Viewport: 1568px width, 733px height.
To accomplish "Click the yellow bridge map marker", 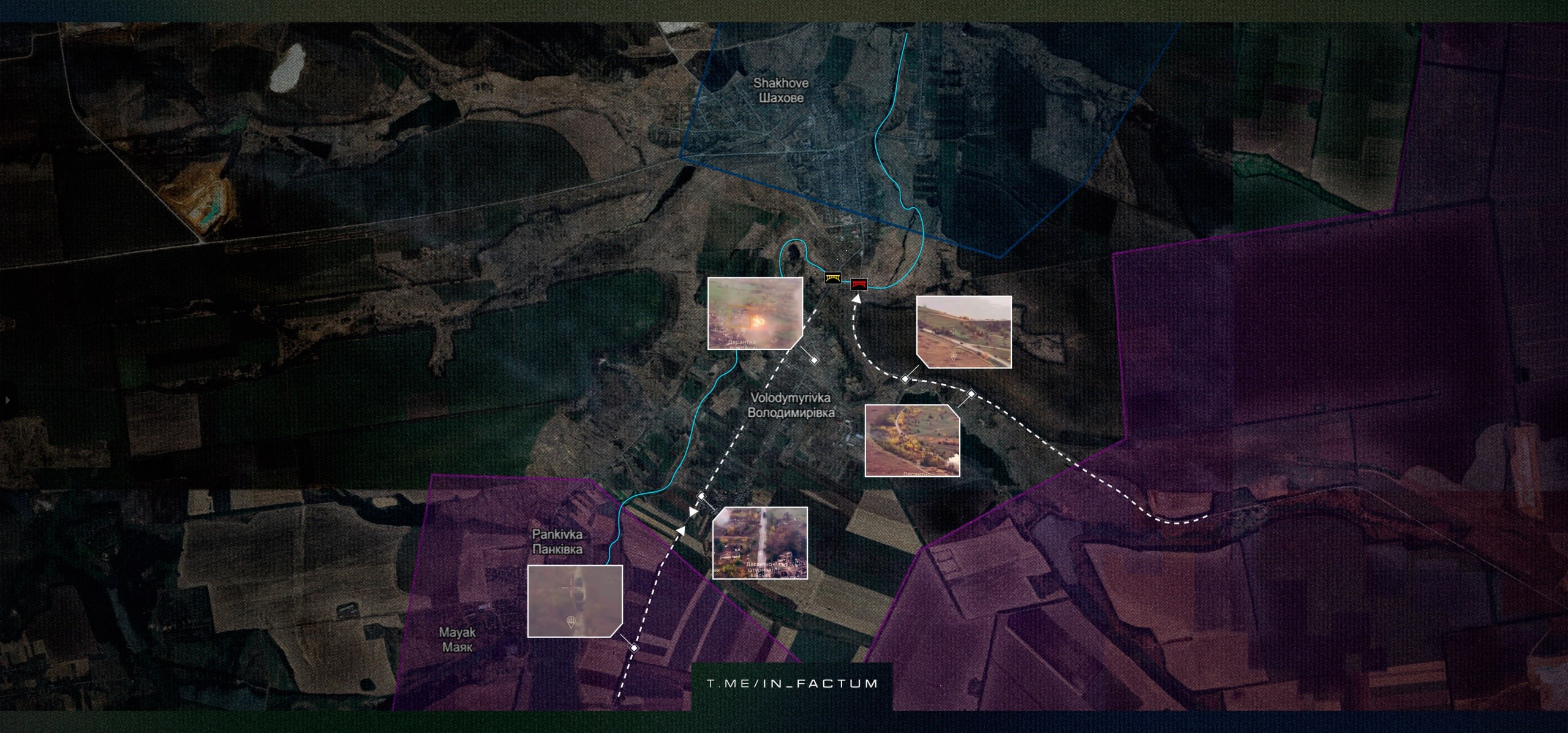I will 832,279.
